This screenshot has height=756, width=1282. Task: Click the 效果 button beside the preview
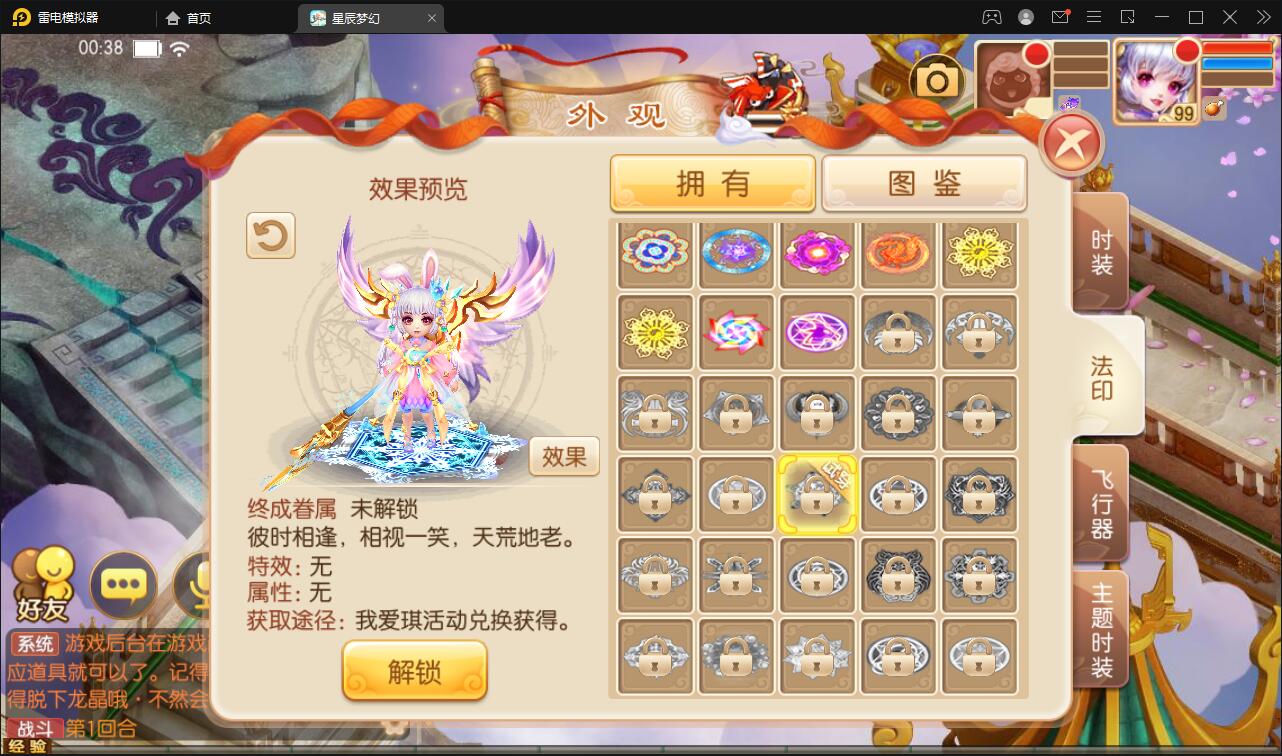563,456
